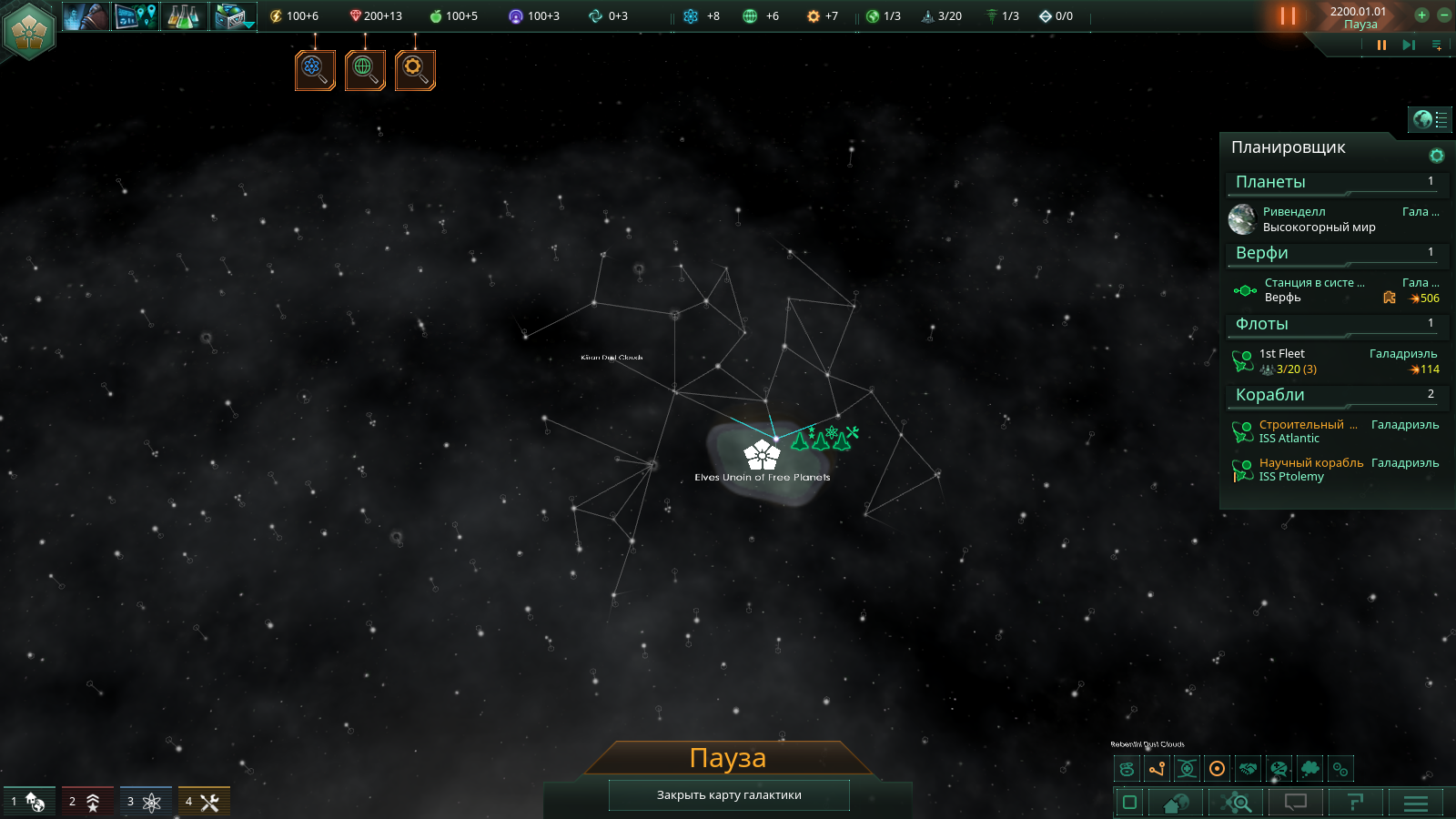Increase game speed with plus button
Screen dimensions: 1456x819
point(1421,15)
